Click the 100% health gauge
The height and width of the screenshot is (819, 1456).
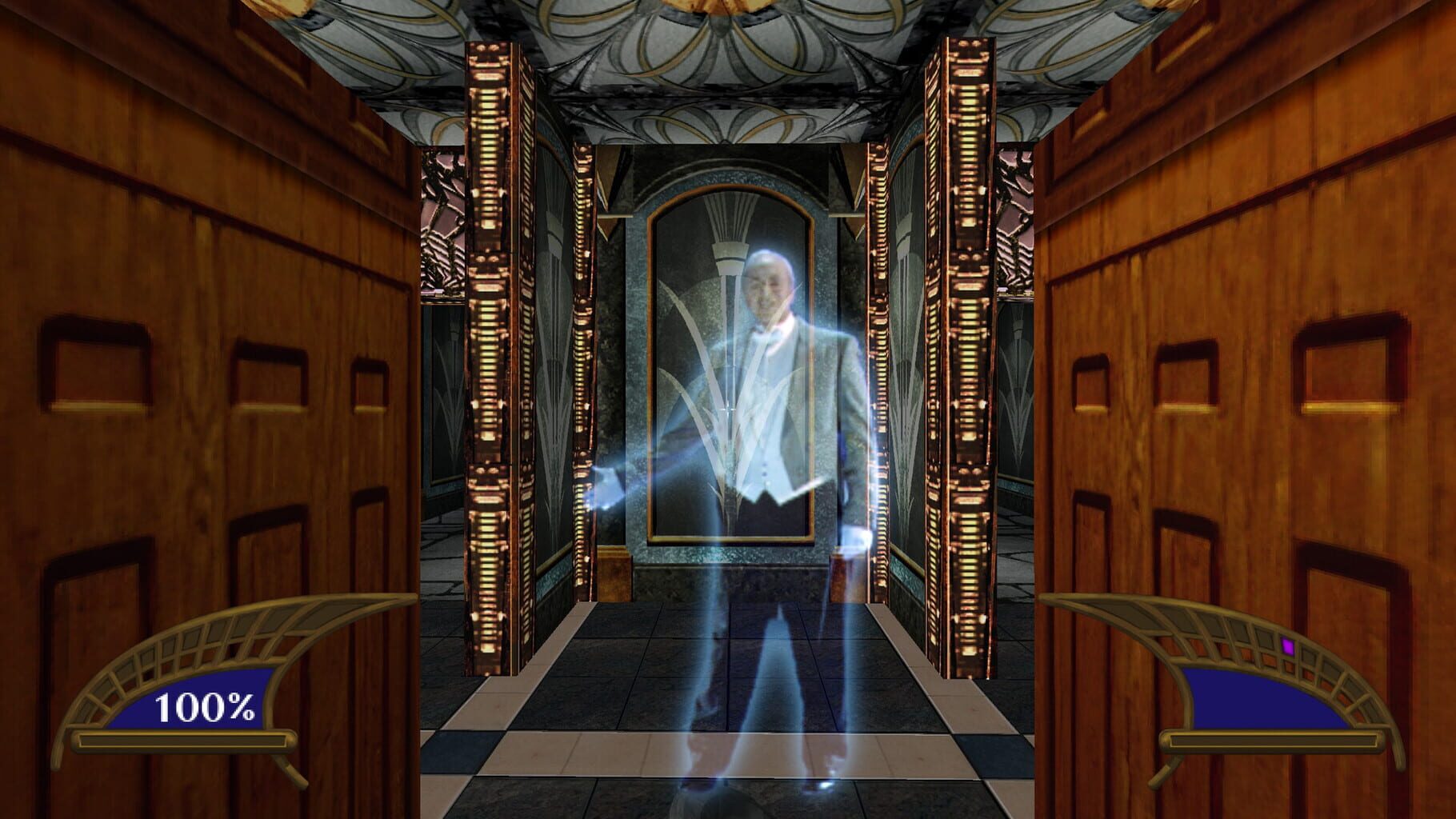coord(207,707)
